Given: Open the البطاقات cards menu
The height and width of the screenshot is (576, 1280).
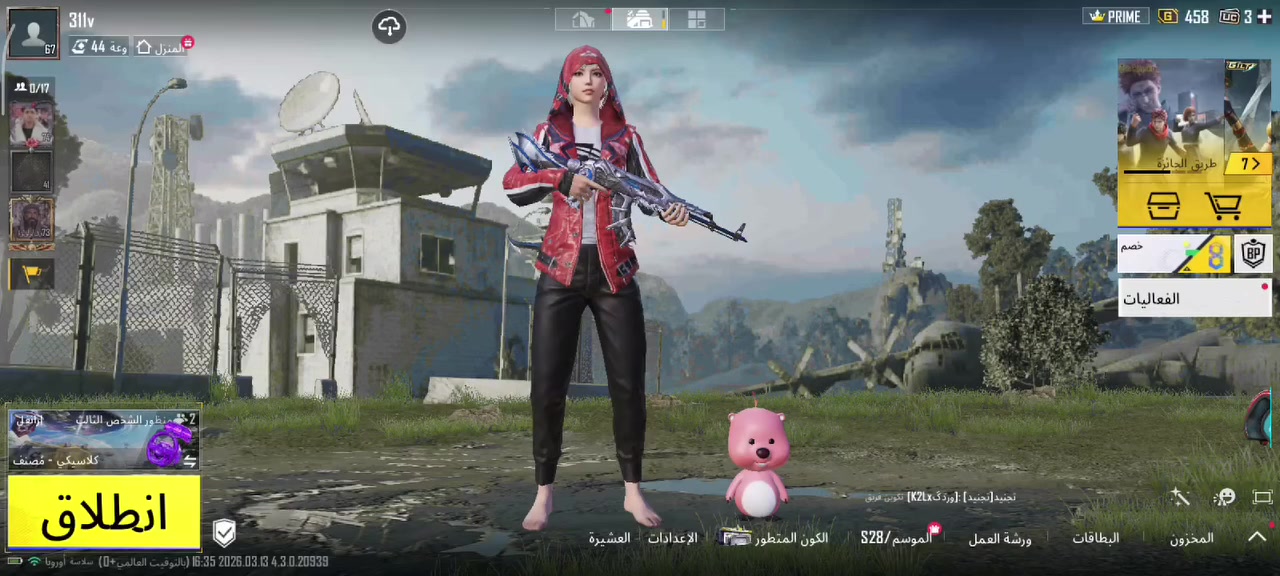Looking at the screenshot, I should click(x=1096, y=538).
